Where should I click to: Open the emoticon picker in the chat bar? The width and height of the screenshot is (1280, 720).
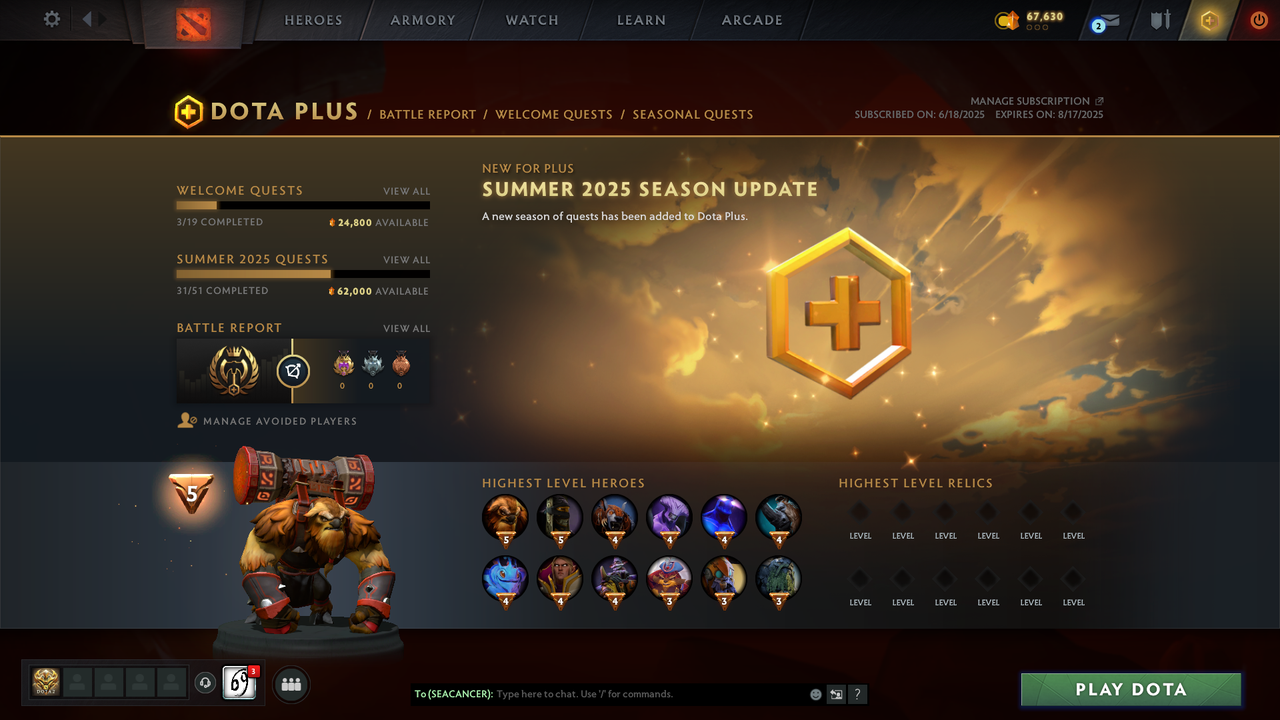click(815, 694)
